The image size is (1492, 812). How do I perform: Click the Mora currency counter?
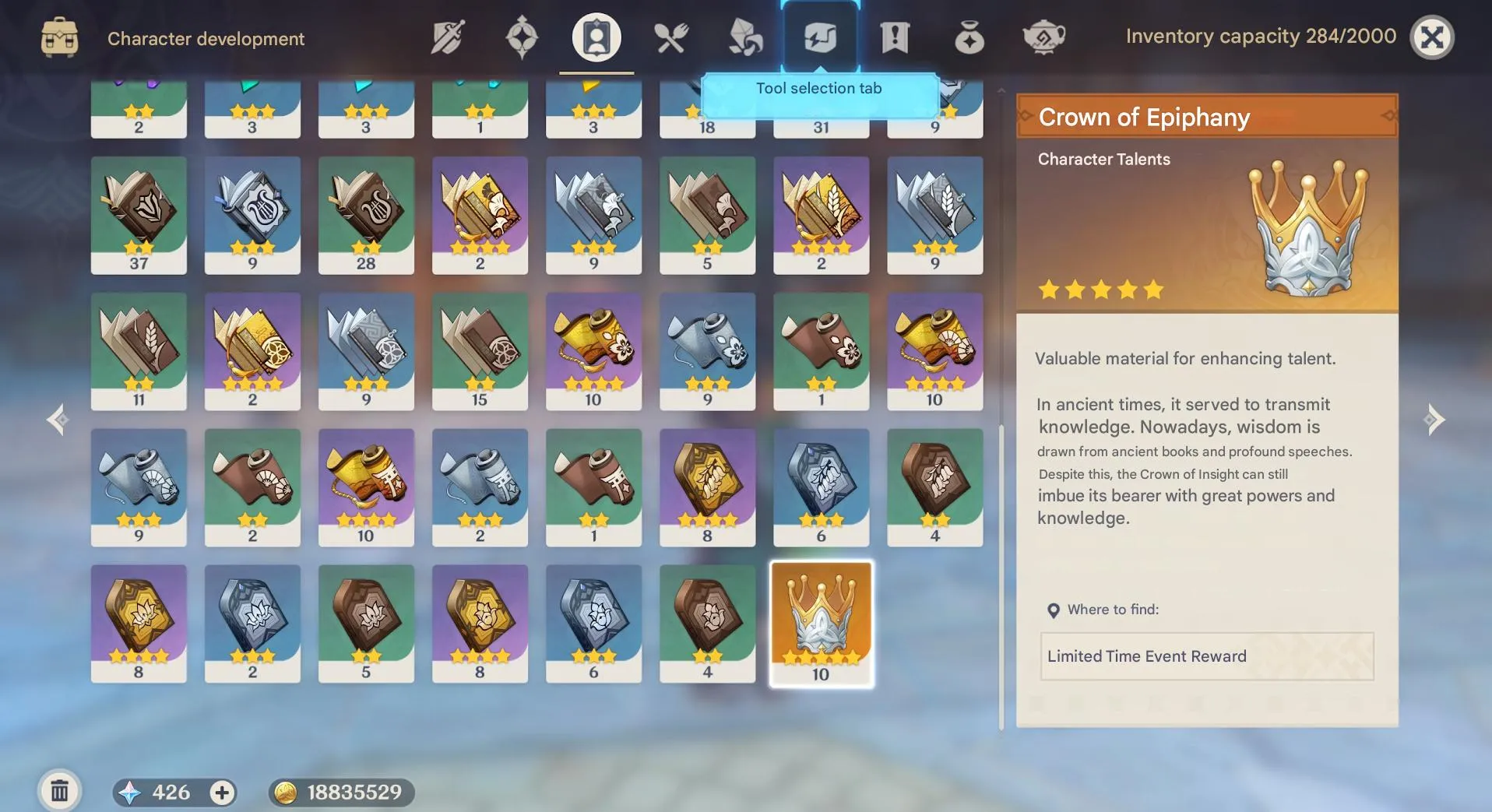[x=339, y=792]
